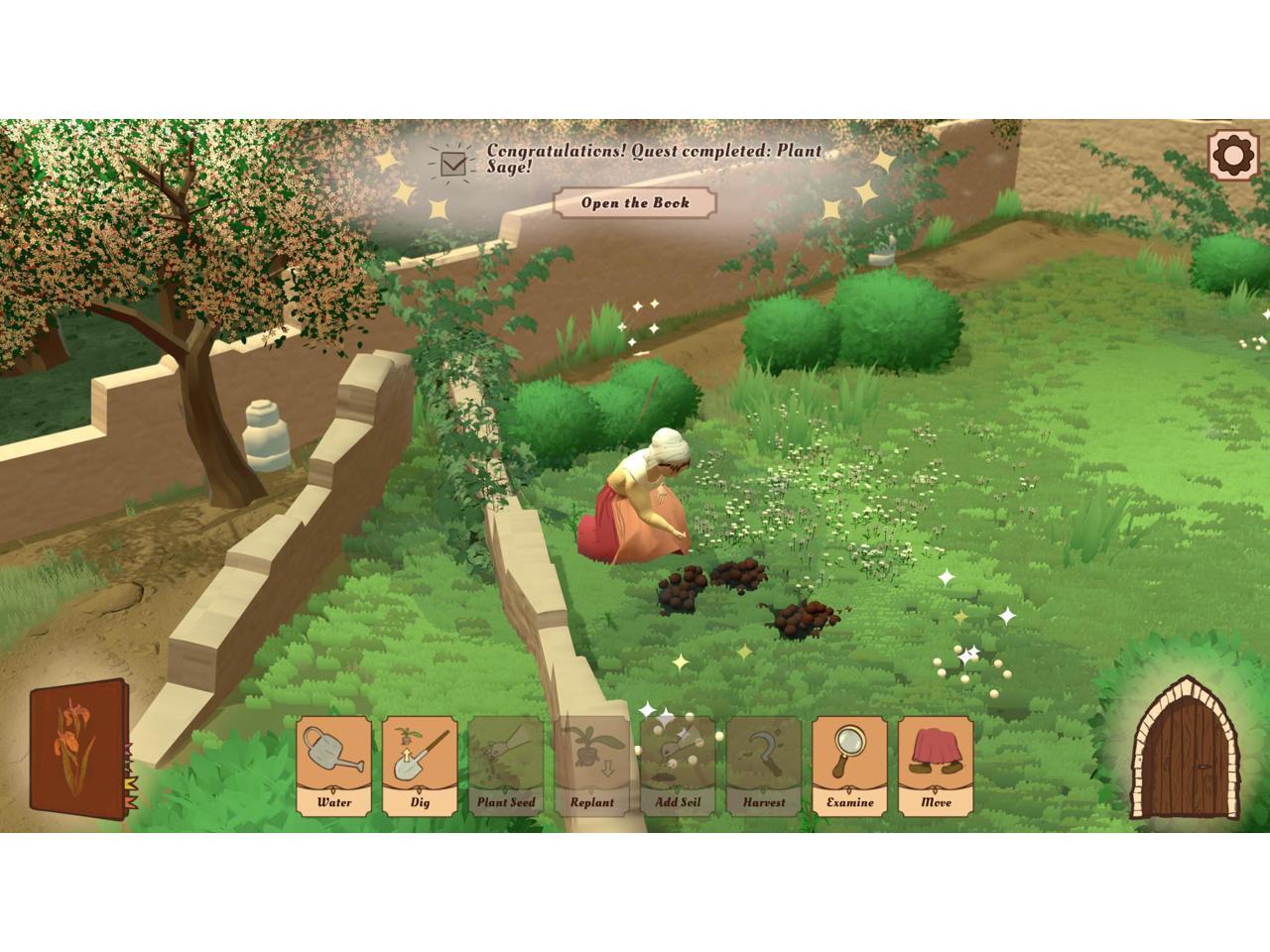This screenshot has height=952, width=1270.
Task: Pick the Plant Seed action card
Action: 506,766
